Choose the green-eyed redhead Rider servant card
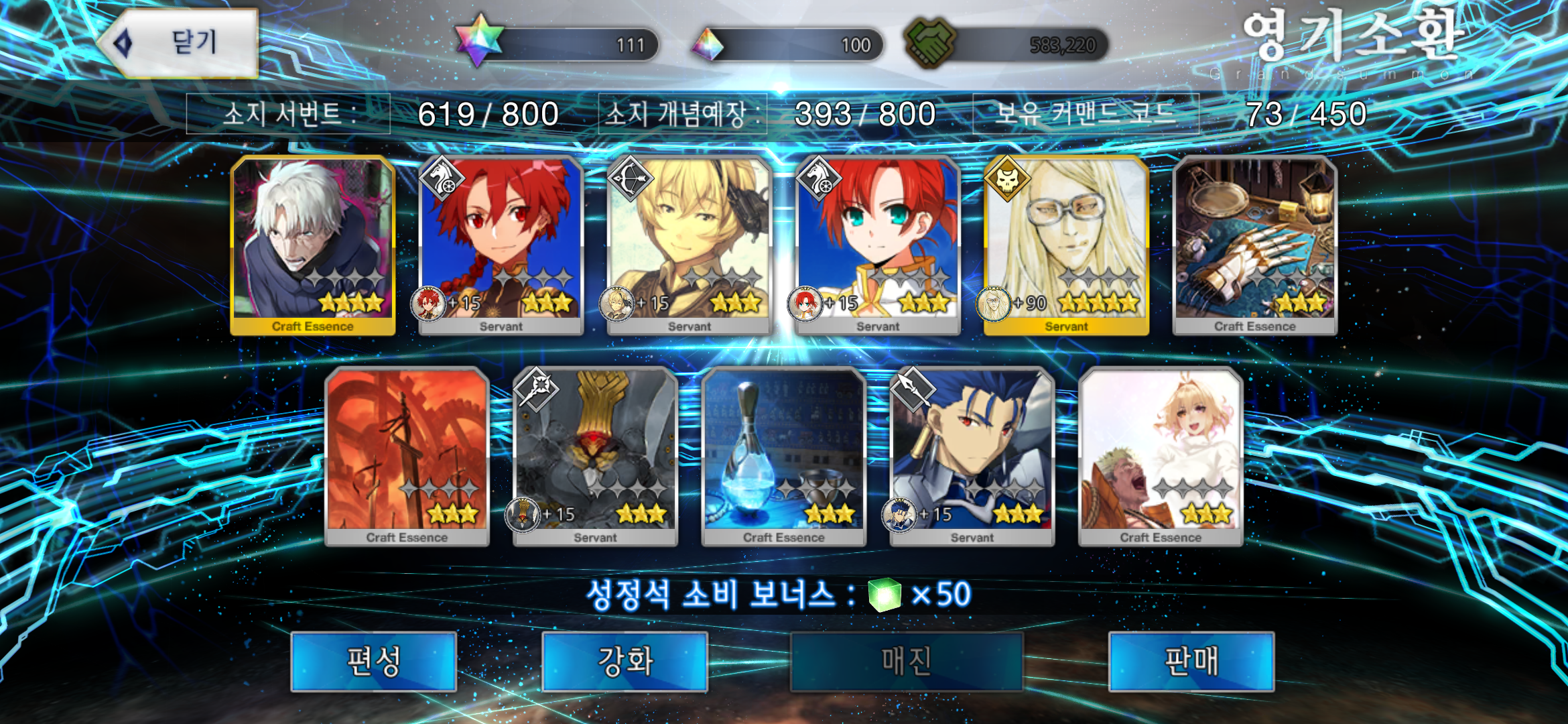The height and width of the screenshot is (724, 1568). [878, 245]
